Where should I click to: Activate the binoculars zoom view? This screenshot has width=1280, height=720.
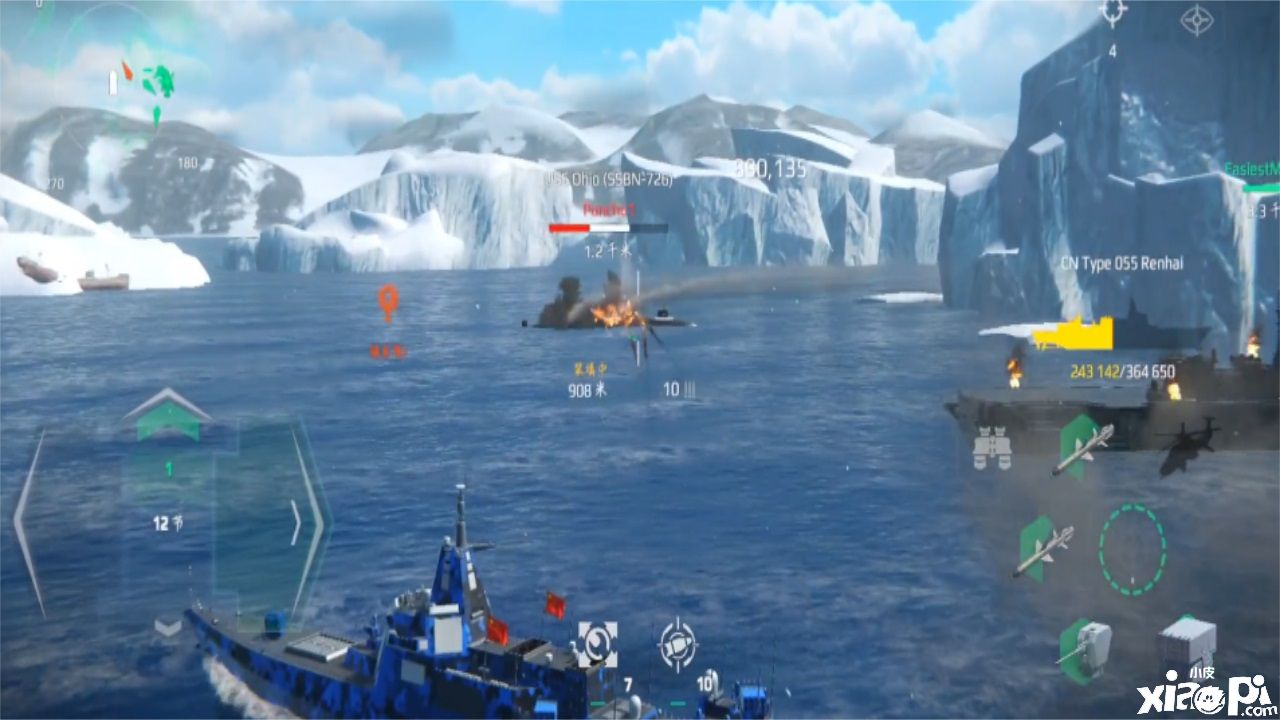(992, 450)
